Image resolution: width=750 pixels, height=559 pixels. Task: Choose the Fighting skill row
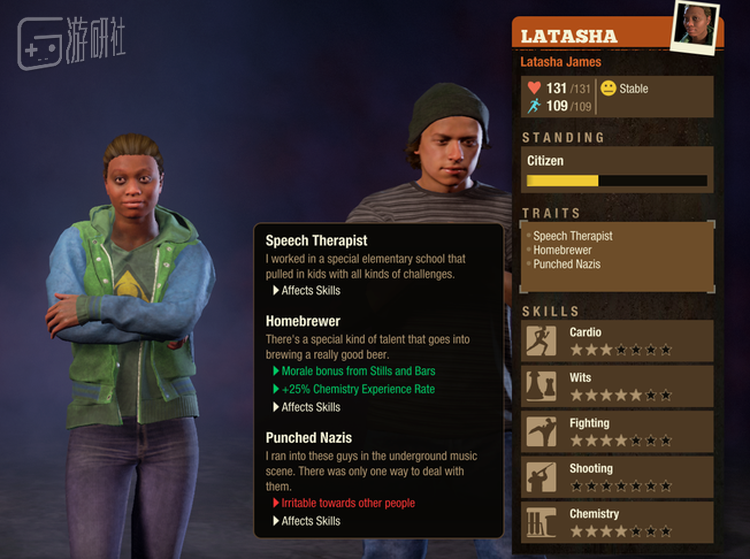(x=618, y=432)
